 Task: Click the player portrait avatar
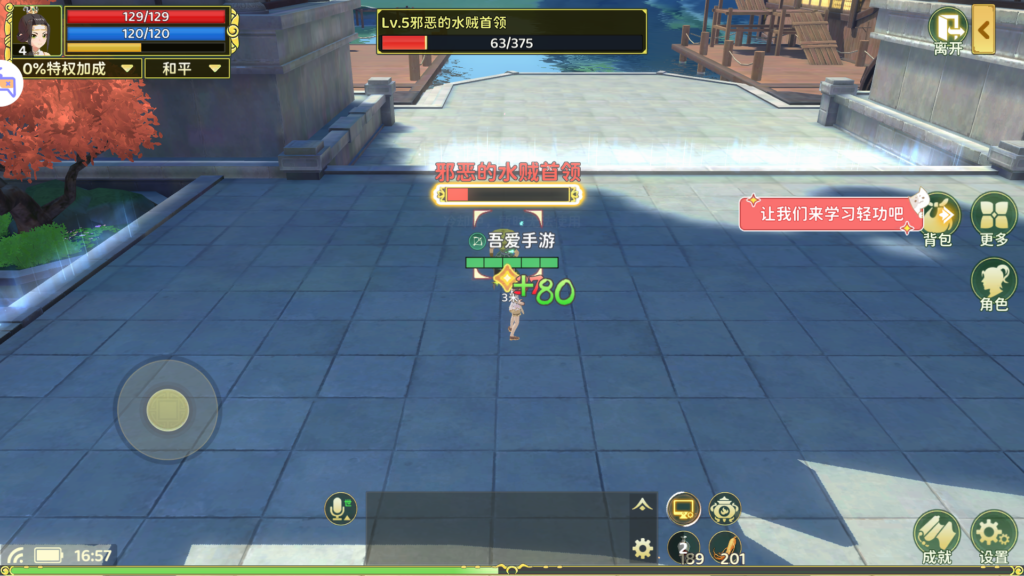coord(37,30)
